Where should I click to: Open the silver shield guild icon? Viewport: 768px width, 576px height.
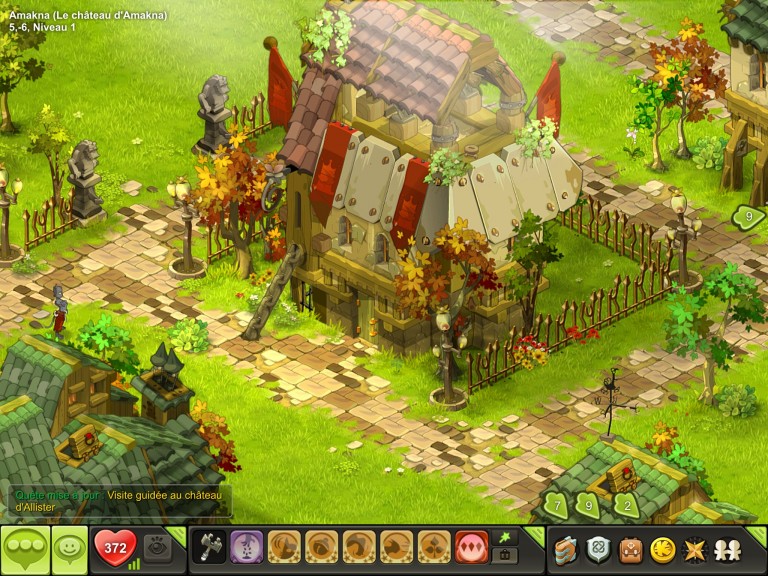click(x=598, y=548)
